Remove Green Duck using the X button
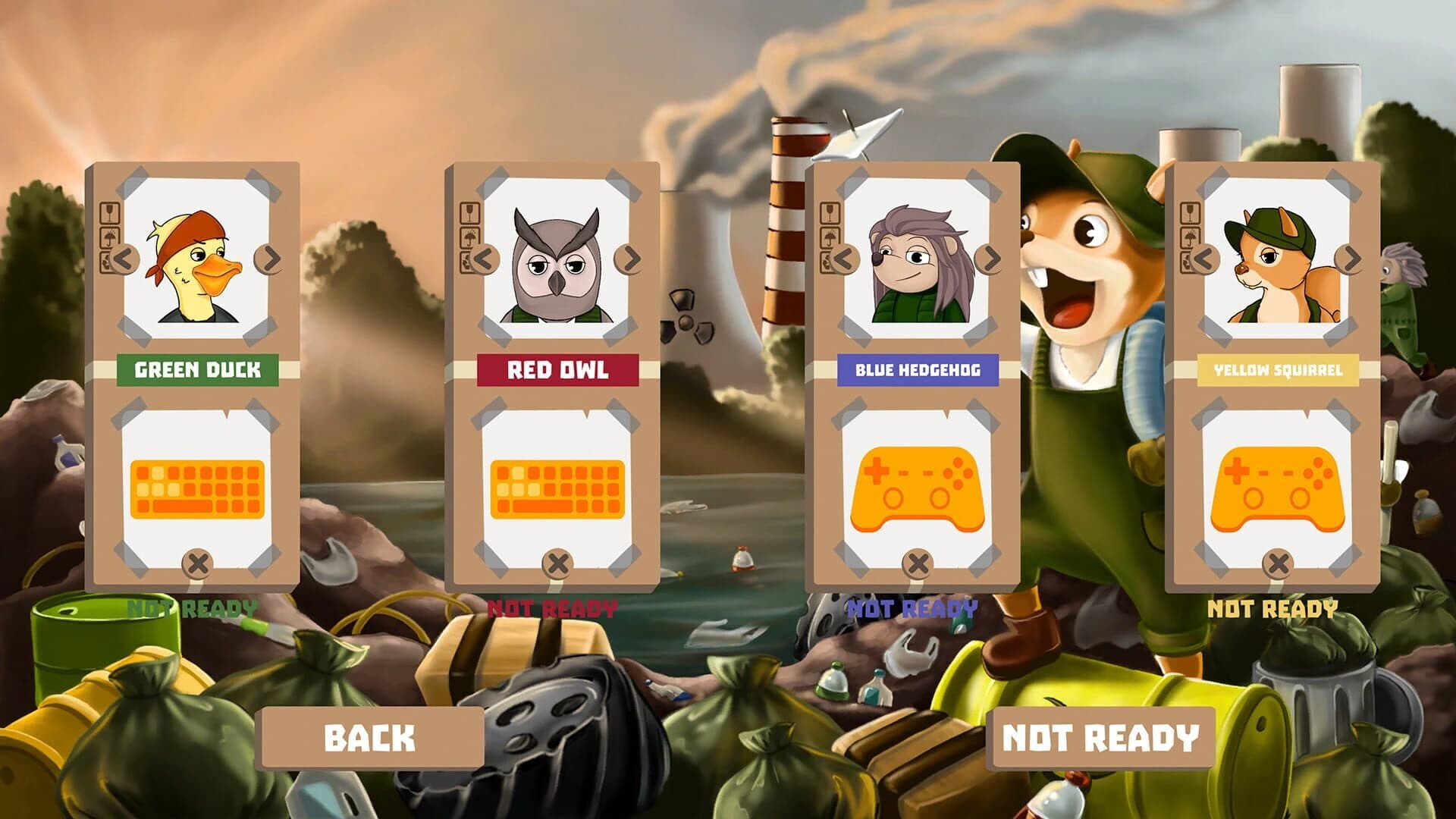 (198, 561)
